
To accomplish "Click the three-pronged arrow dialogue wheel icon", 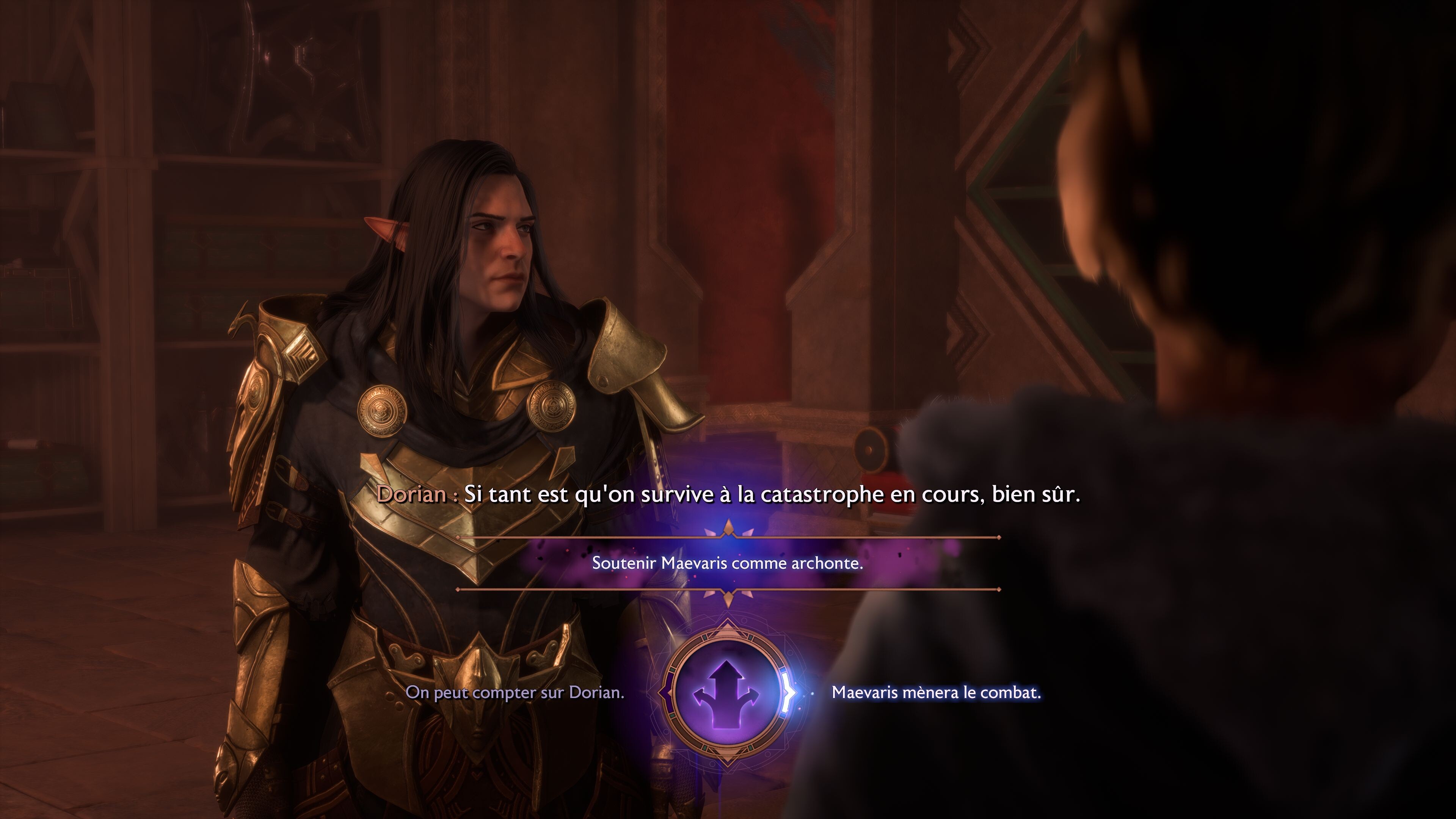I will click(728, 694).
